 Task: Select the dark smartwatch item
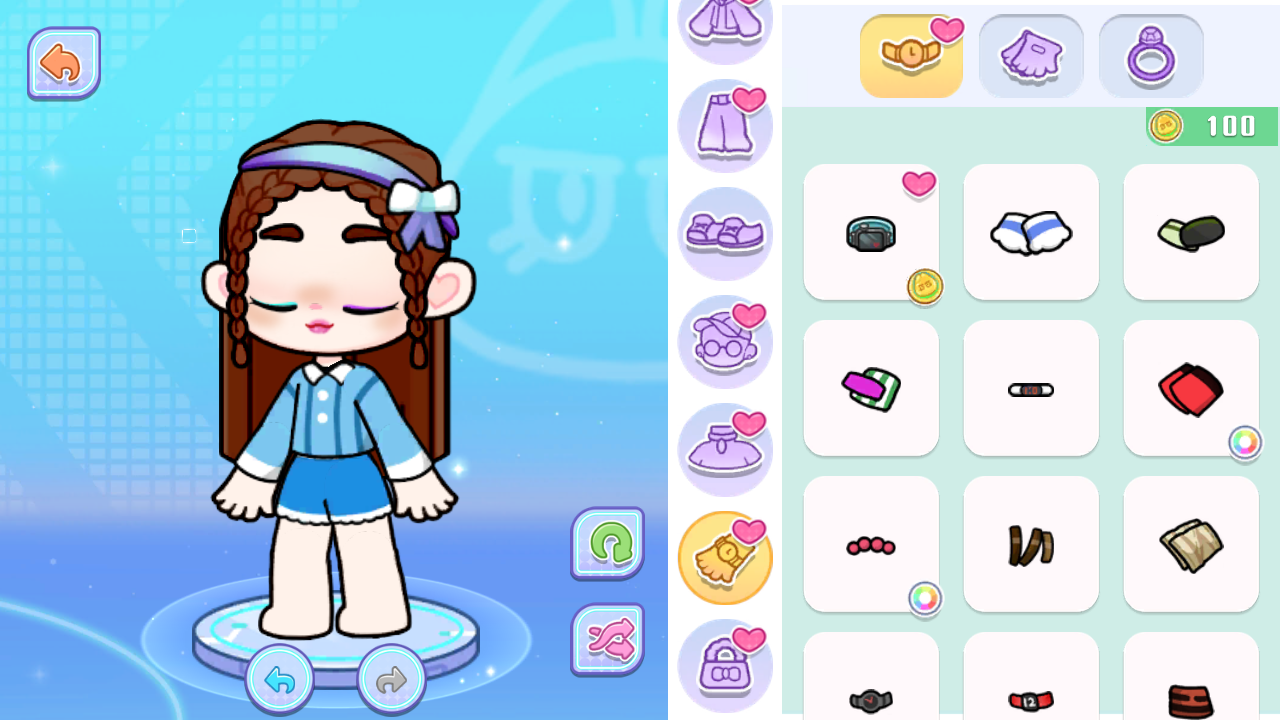coord(871,232)
